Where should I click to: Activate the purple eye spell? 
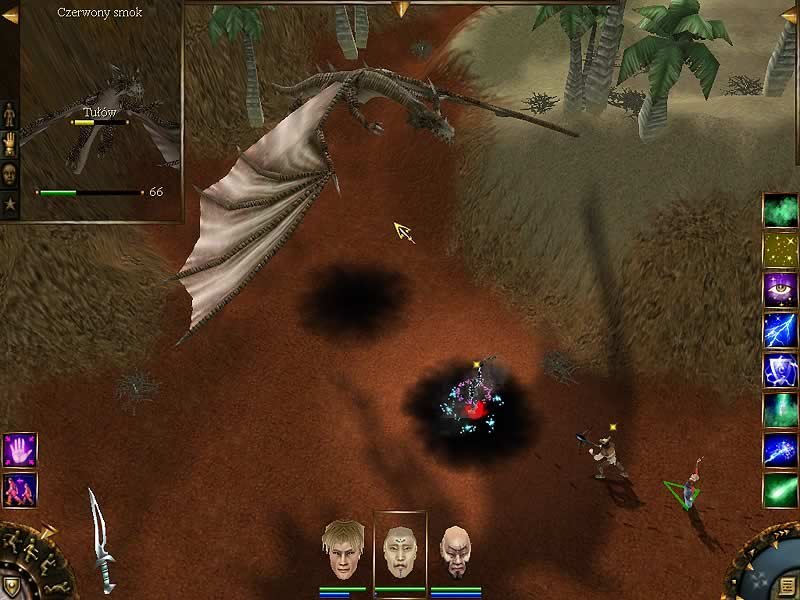point(779,289)
